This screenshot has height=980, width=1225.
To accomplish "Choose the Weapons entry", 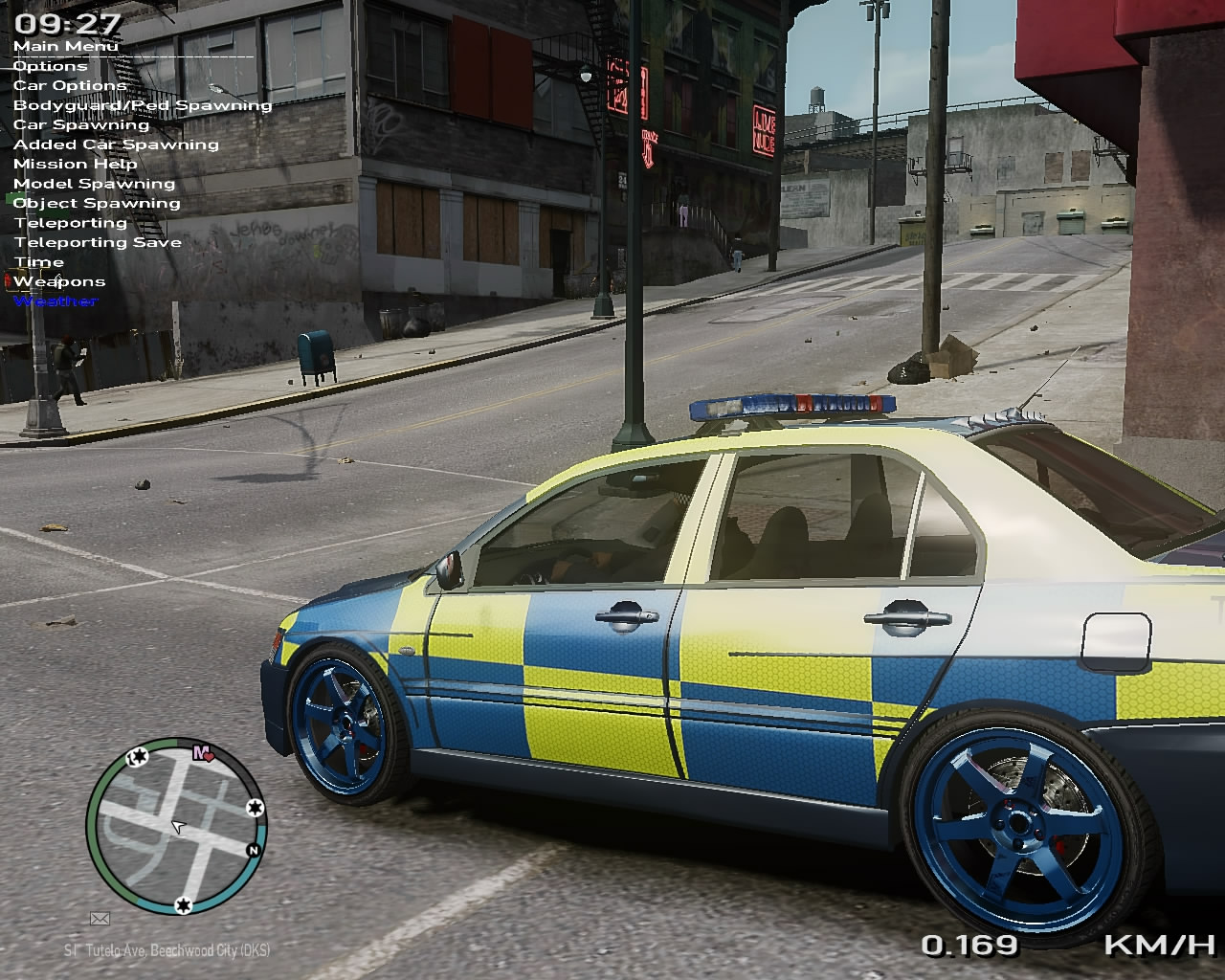I will [59, 281].
